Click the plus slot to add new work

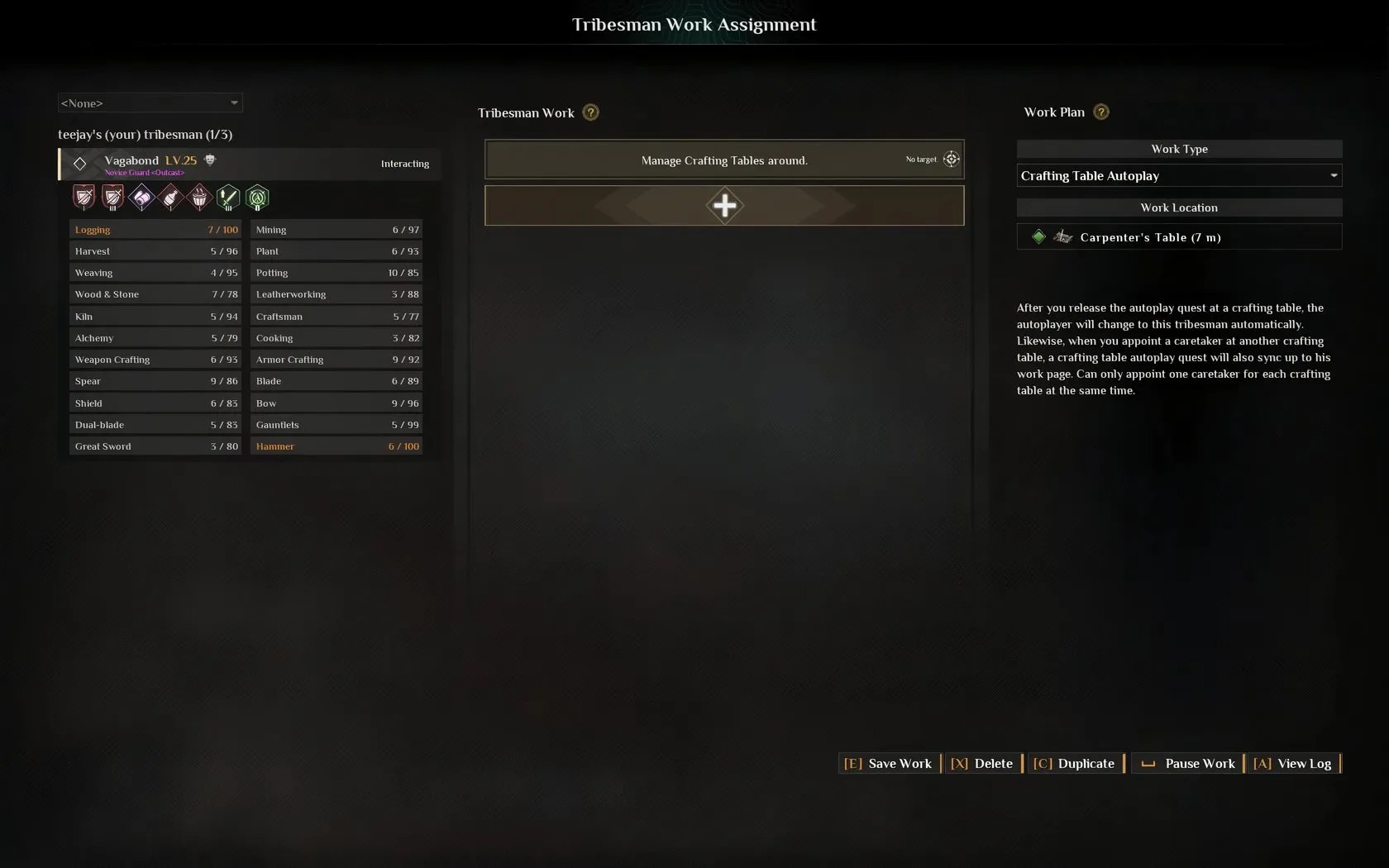[x=724, y=206]
